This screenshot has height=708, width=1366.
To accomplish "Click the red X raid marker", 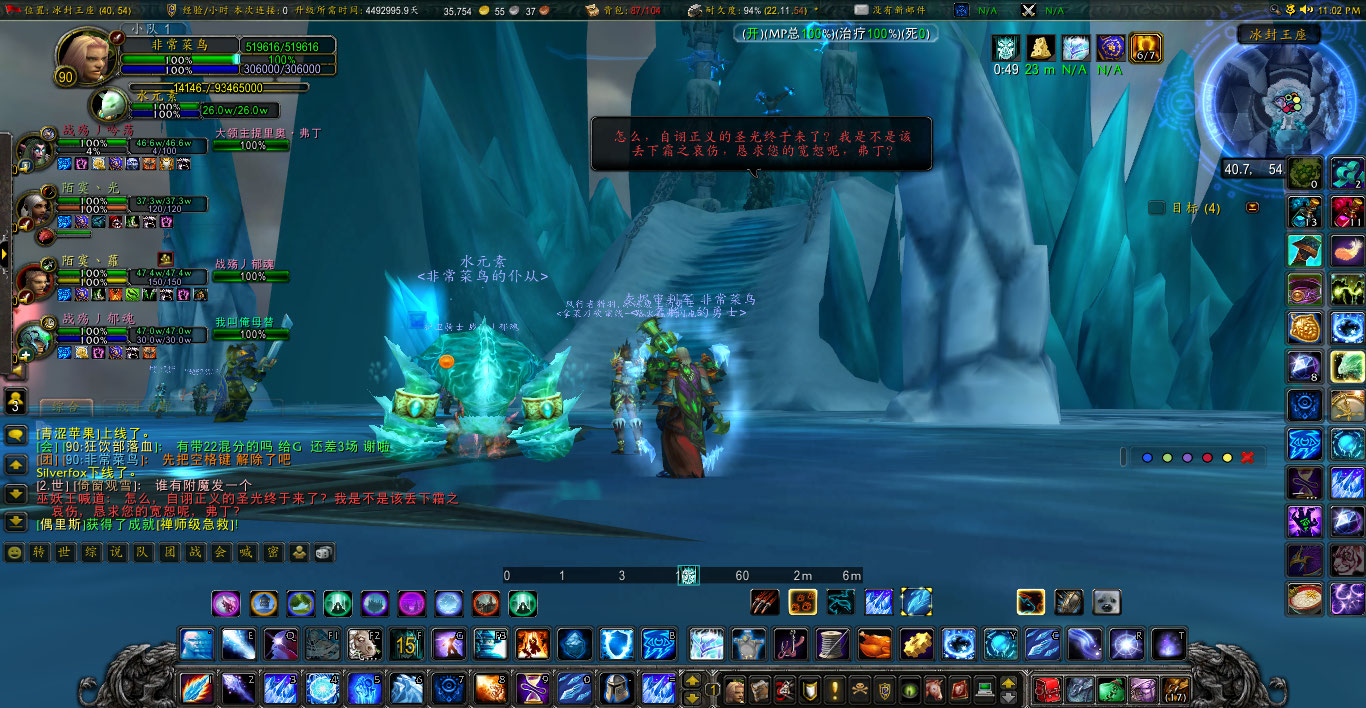I will pyautogui.click(x=1247, y=457).
